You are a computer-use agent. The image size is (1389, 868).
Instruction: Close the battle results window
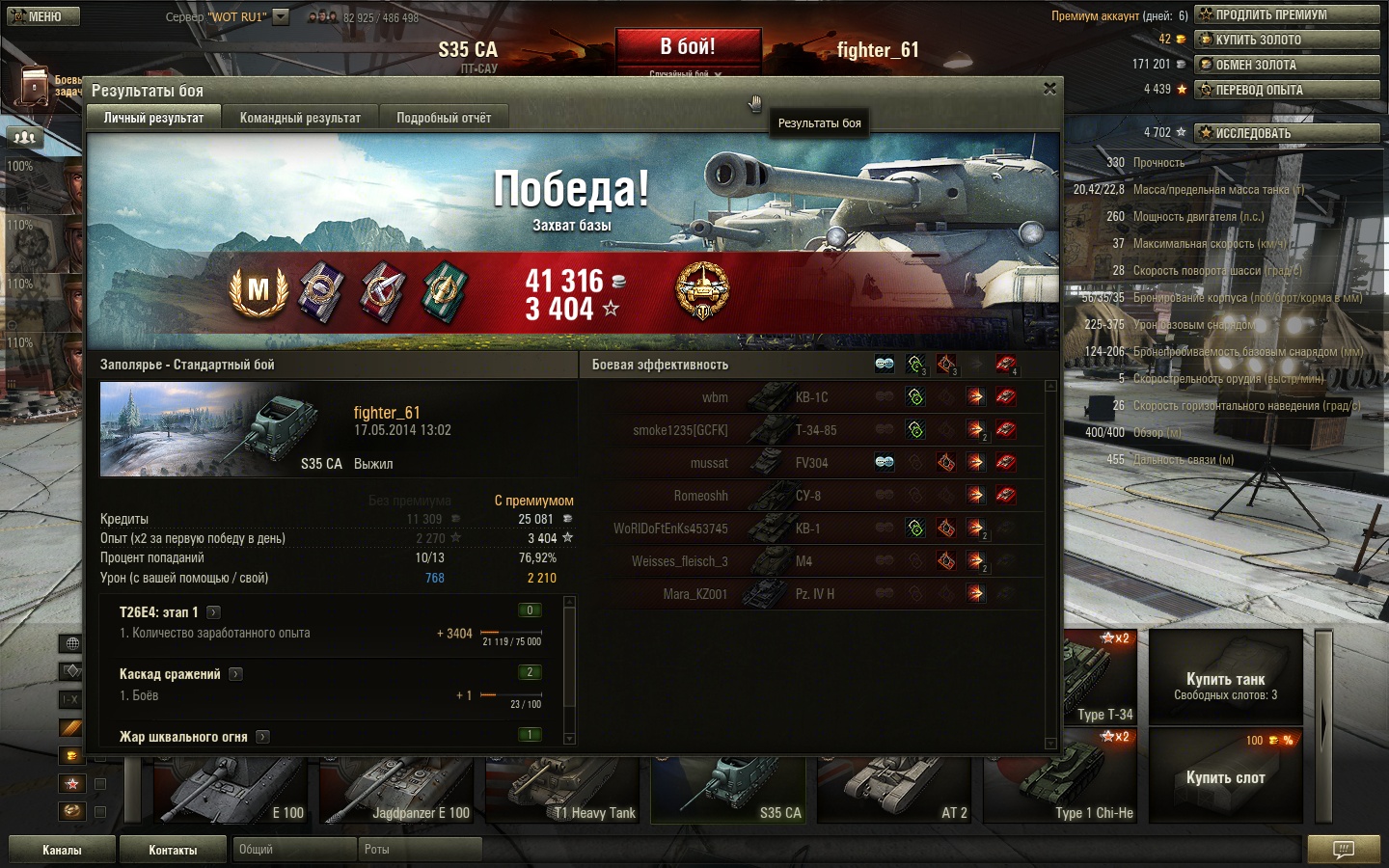click(x=1049, y=89)
